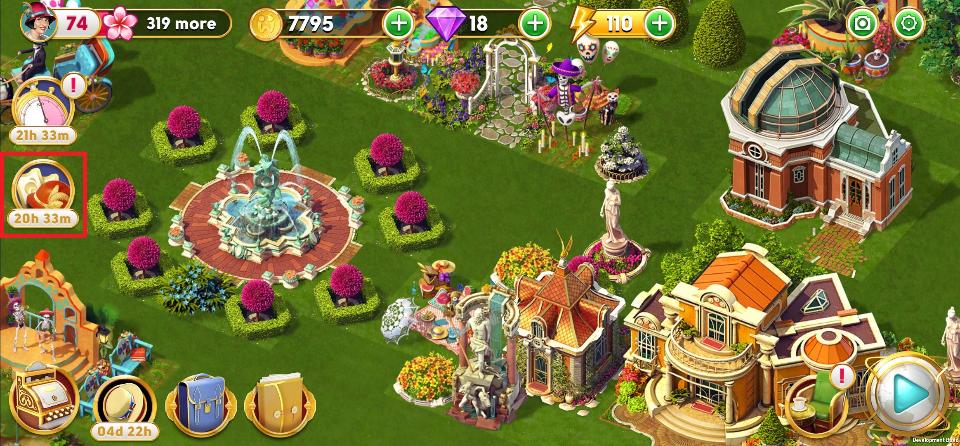Open the cash register shop

(x=44, y=396)
